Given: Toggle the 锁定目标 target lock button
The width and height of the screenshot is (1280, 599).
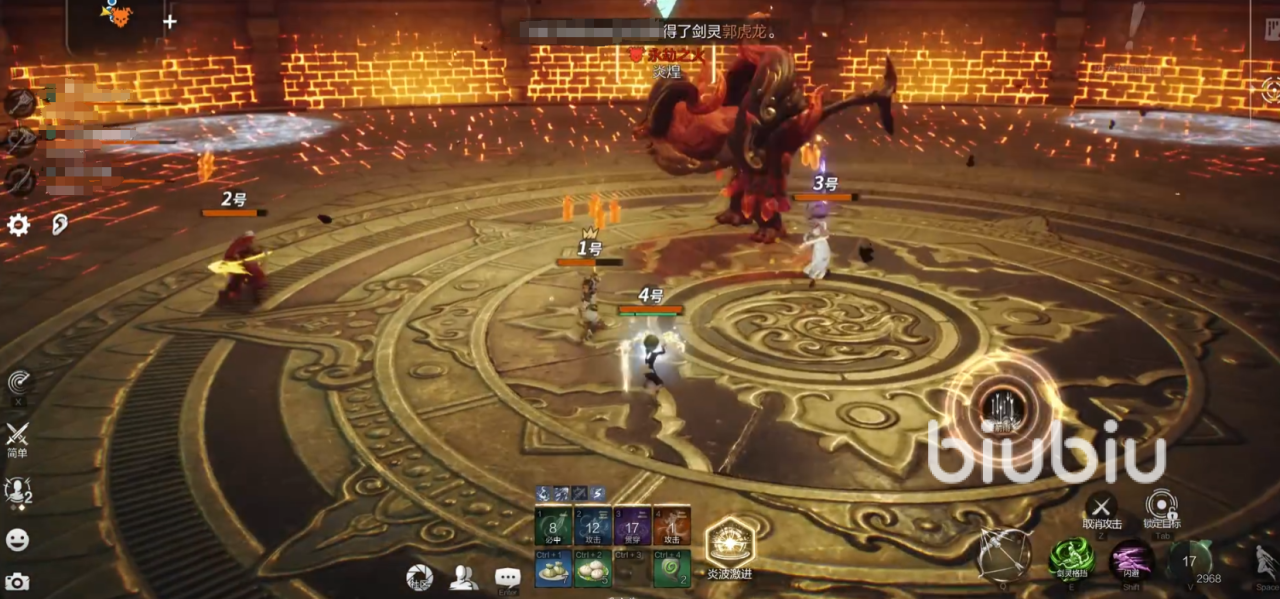Looking at the screenshot, I should point(1160,506).
